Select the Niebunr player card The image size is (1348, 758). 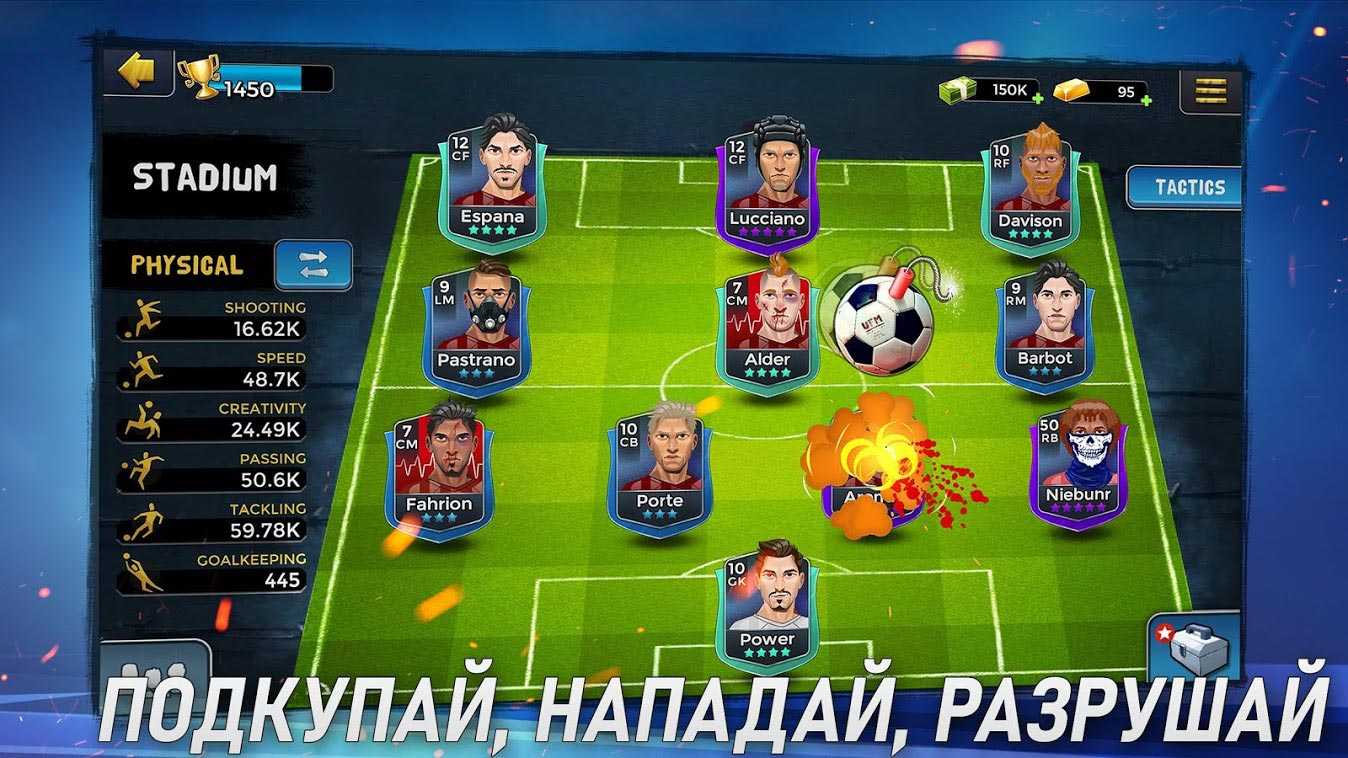tap(1079, 465)
